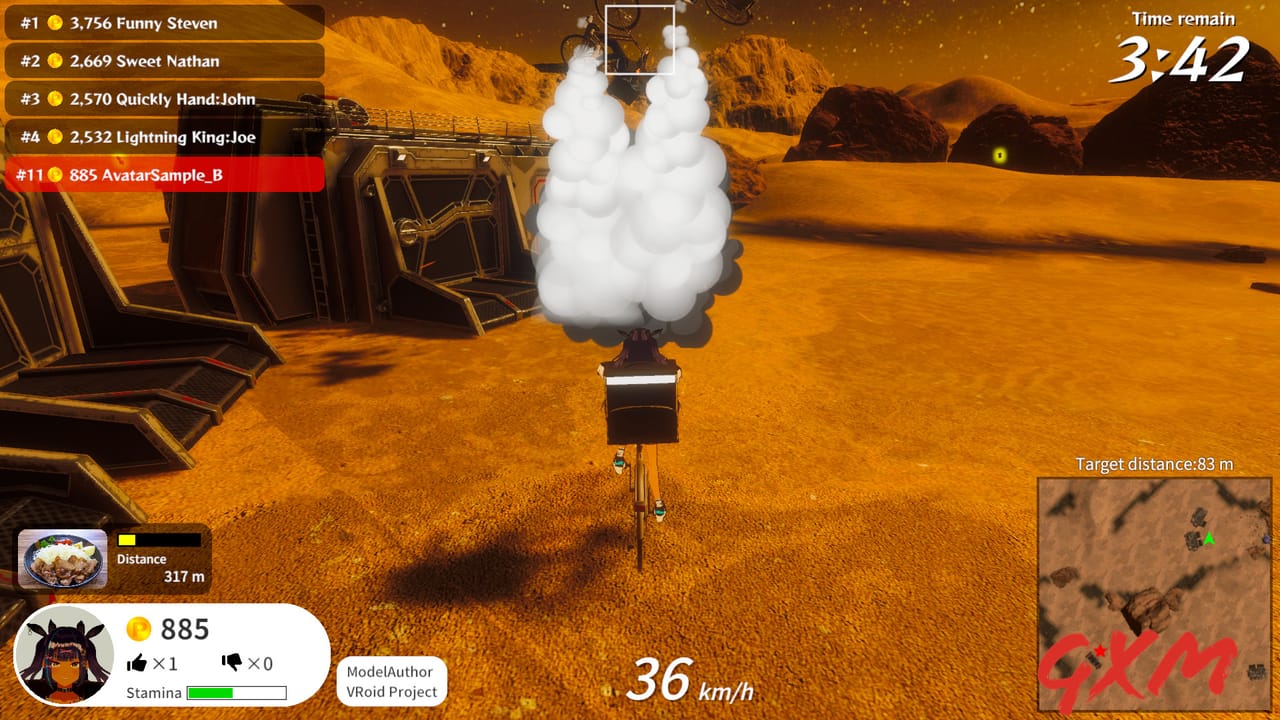Screen dimensions: 1280x720
Task: Select the thumbs down ×0 icon
Action: [x=230, y=661]
